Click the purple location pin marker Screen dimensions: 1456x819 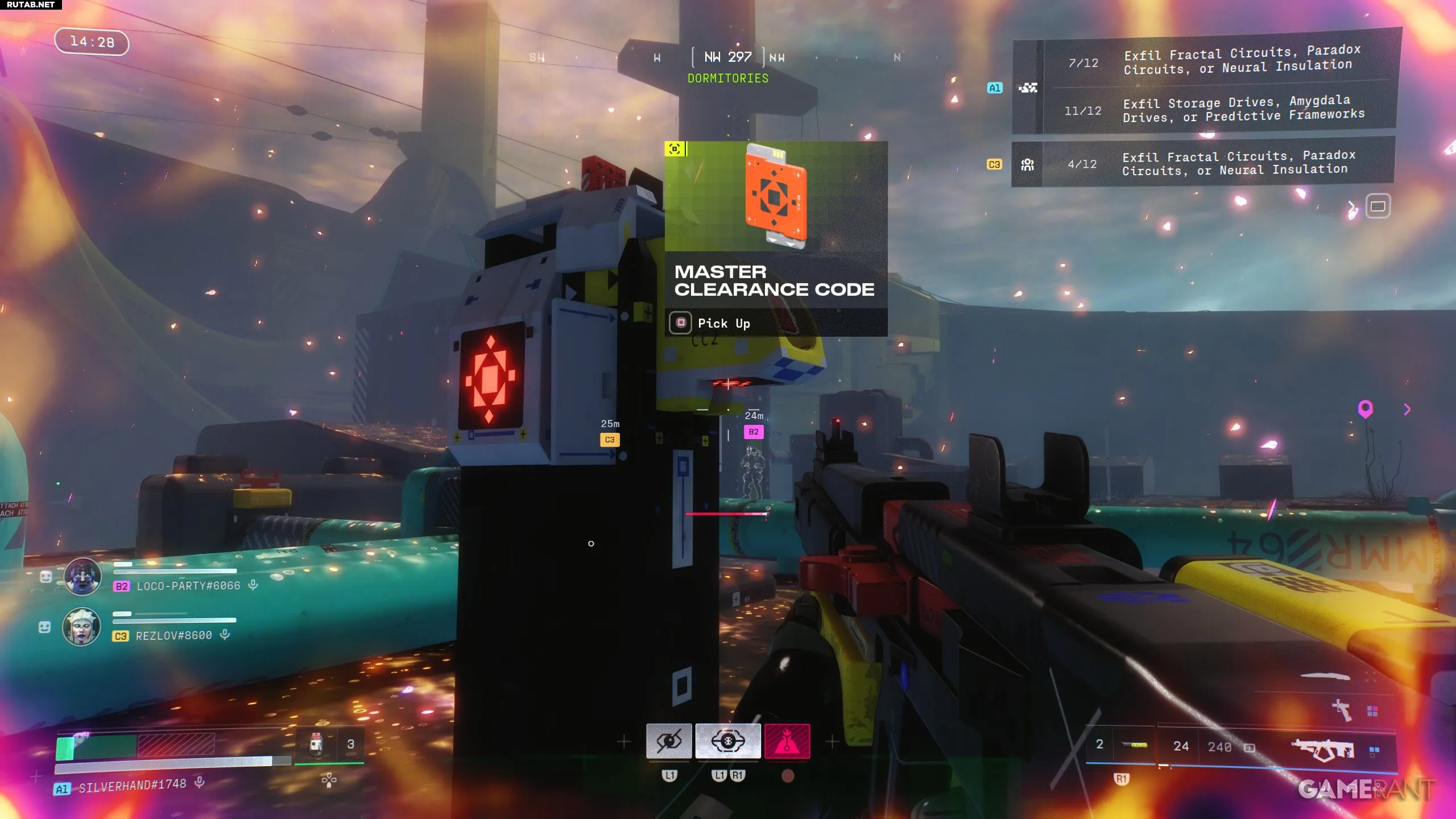tap(1365, 408)
